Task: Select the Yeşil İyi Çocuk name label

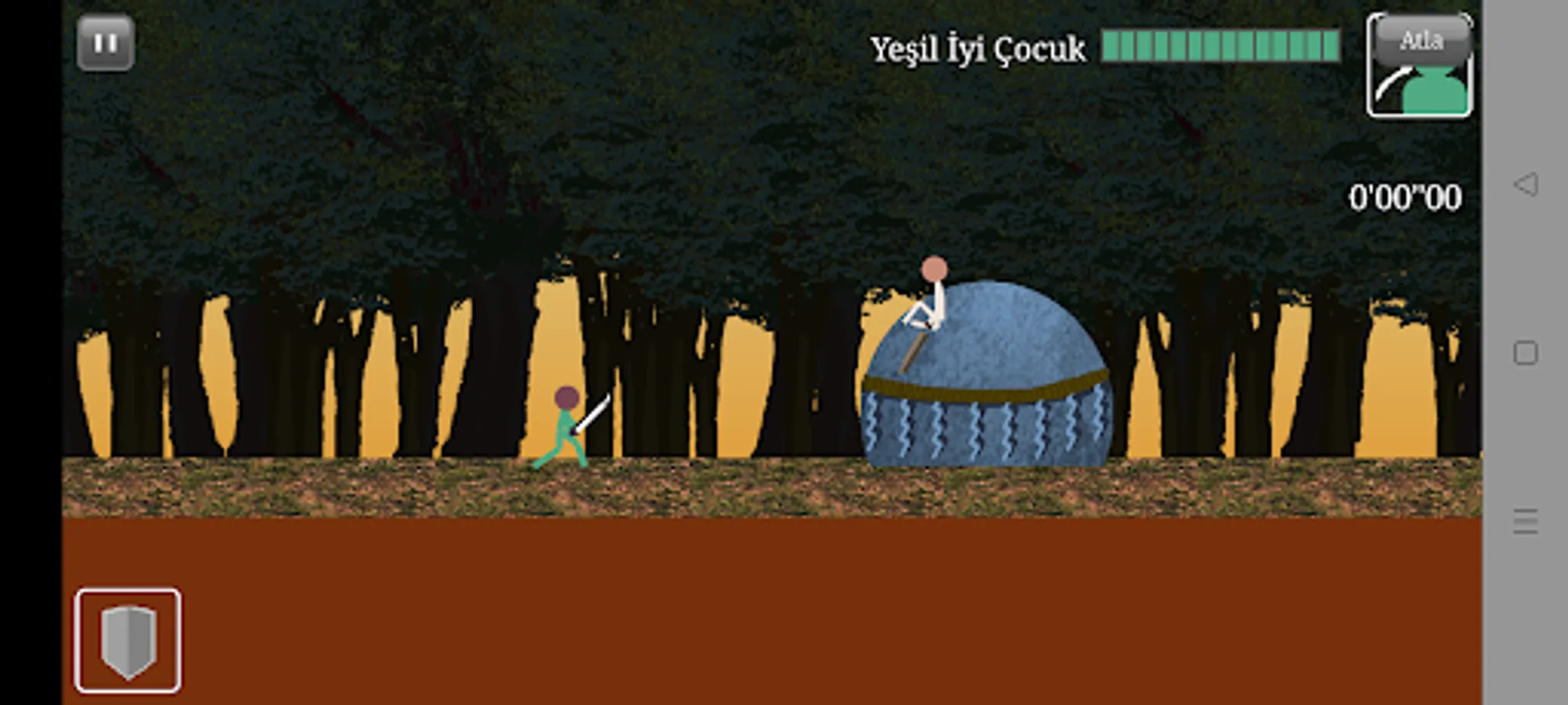Action: (x=977, y=49)
